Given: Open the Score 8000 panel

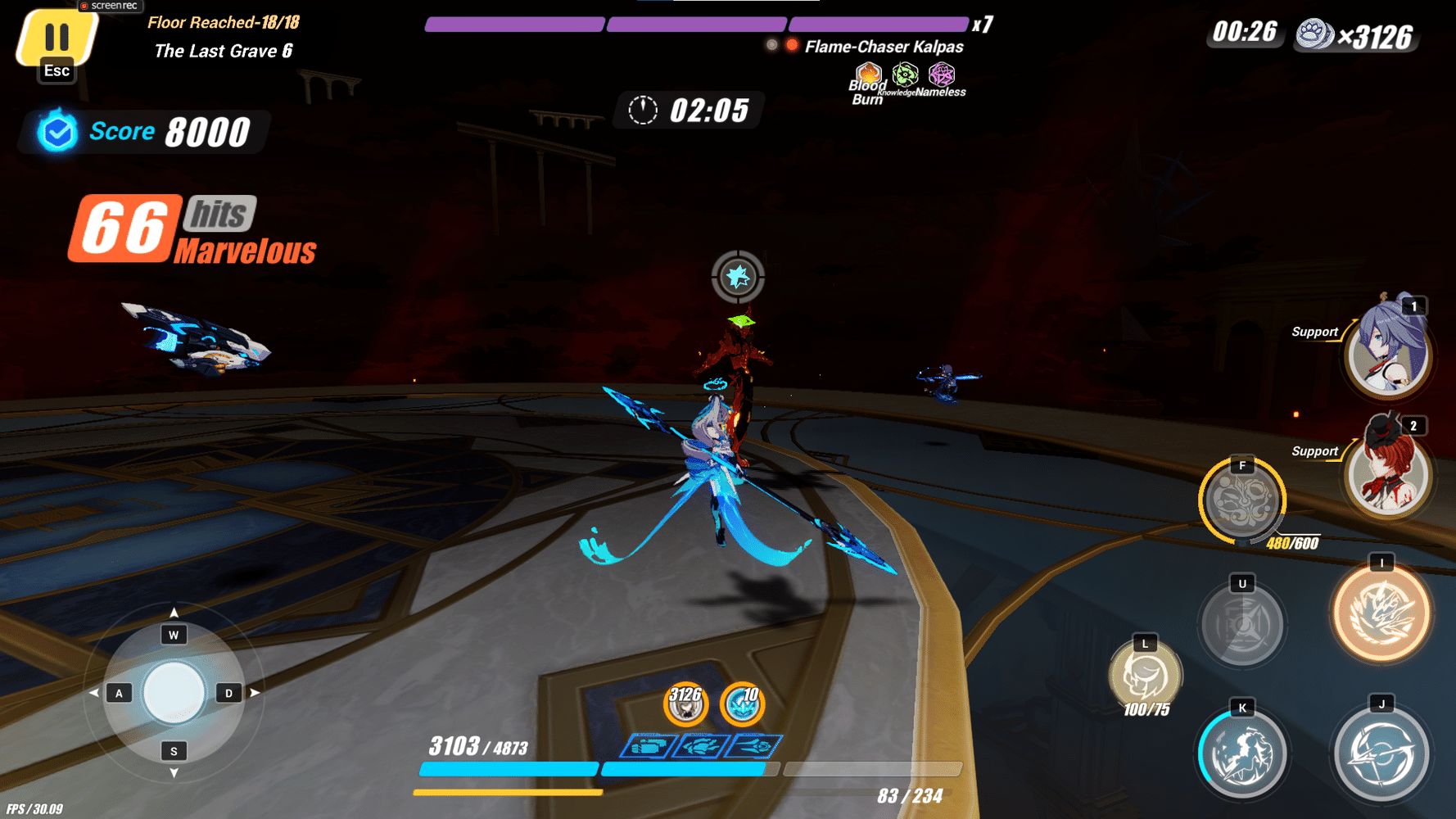Looking at the screenshot, I should (143, 131).
